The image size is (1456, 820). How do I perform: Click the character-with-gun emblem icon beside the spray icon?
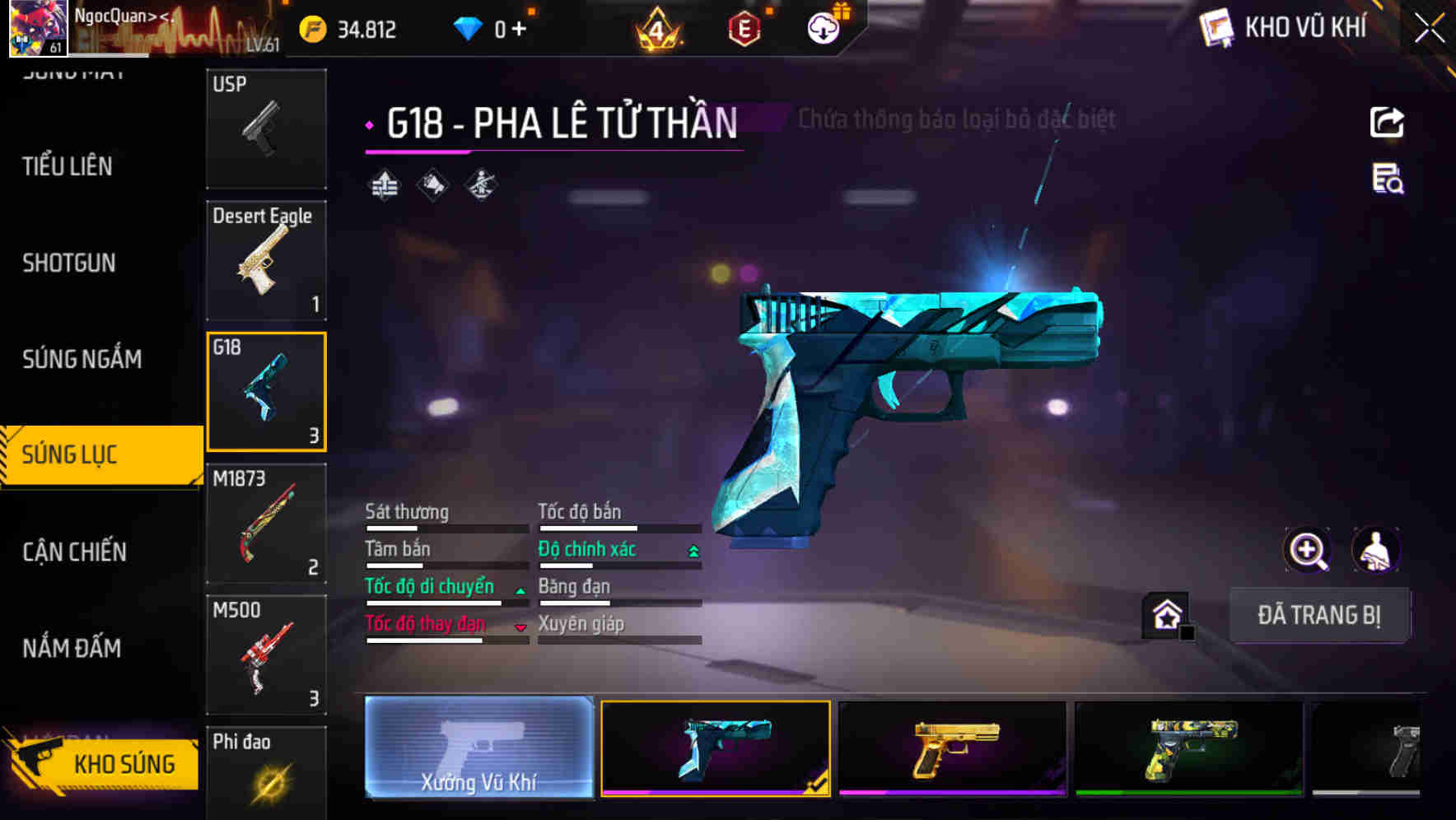click(x=480, y=185)
